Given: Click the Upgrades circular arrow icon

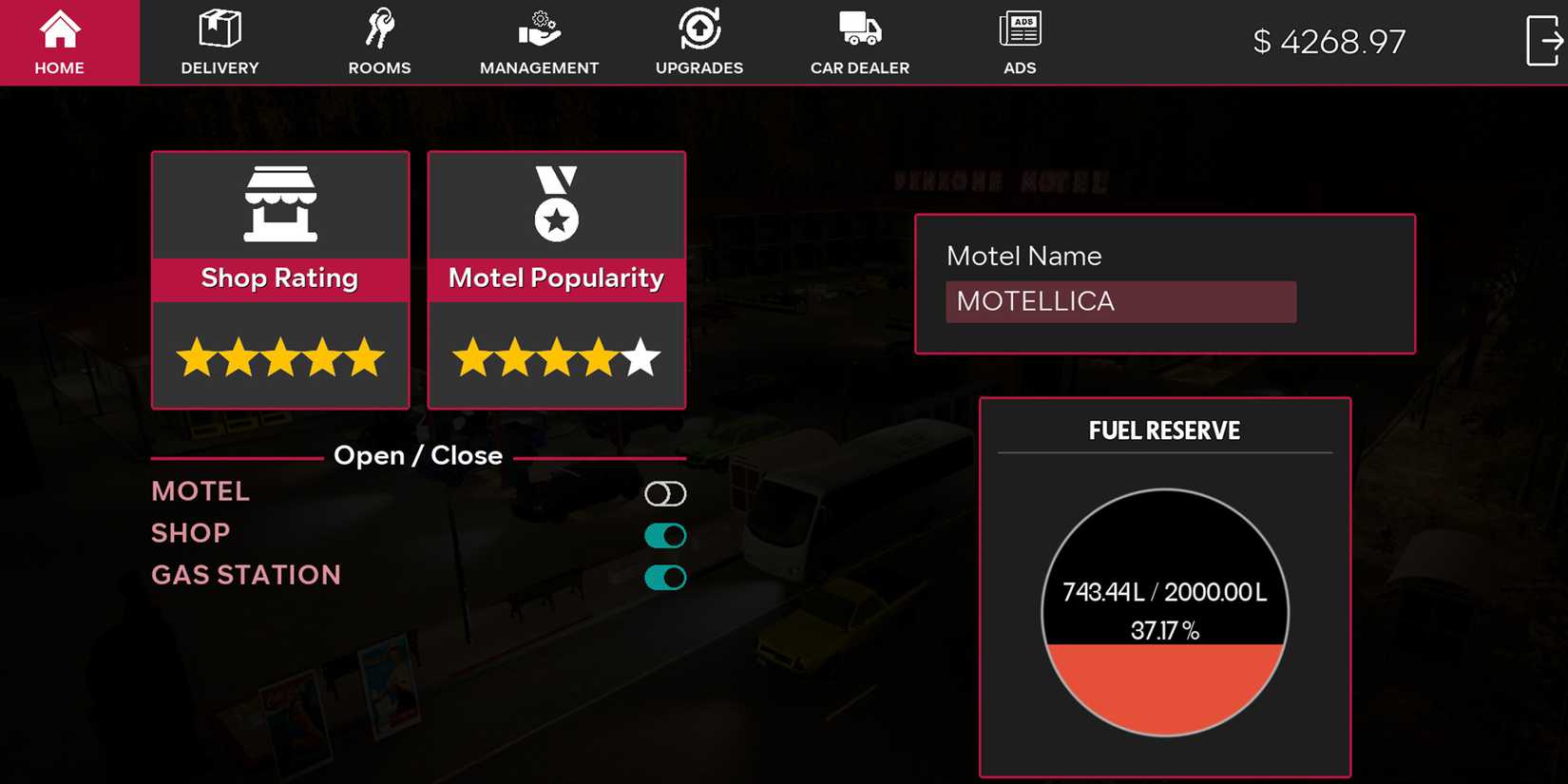Looking at the screenshot, I should point(698,27).
